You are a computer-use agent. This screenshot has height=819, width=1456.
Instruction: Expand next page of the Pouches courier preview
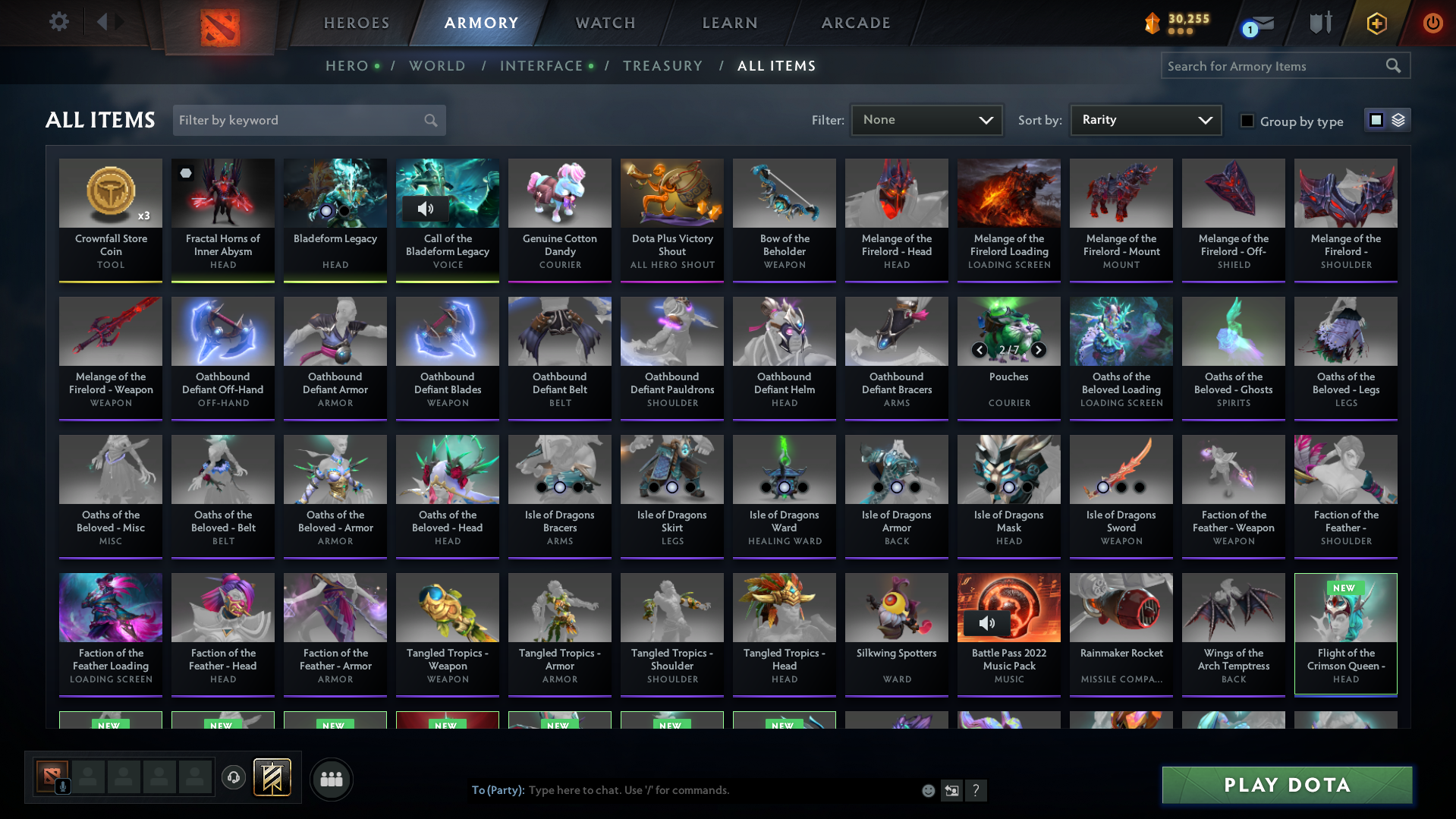pyautogui.click(x=1039, y=351)
